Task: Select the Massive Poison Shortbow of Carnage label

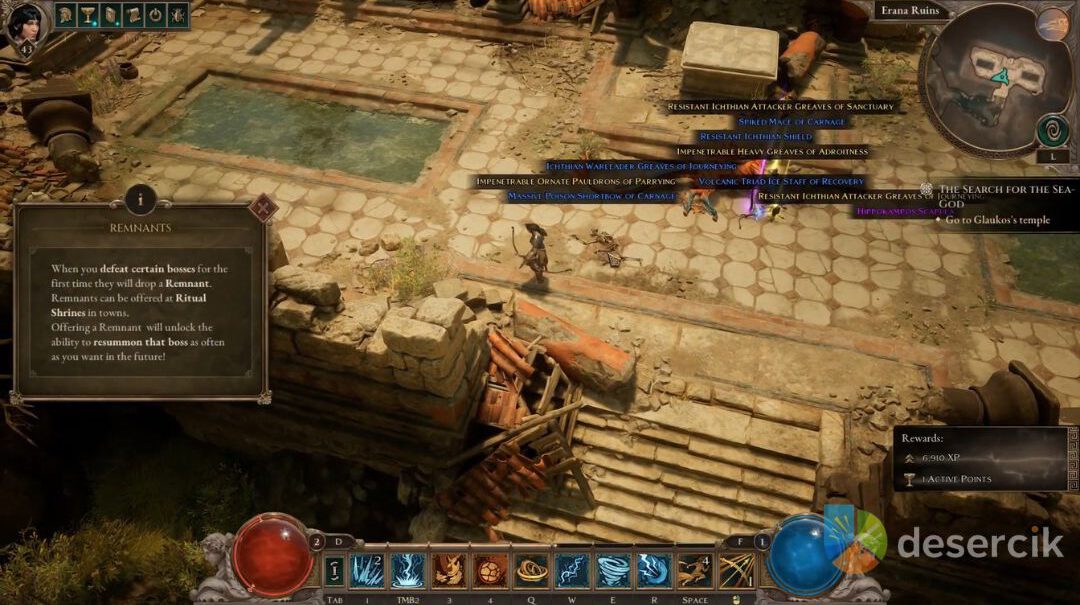Action: [591, 196]
